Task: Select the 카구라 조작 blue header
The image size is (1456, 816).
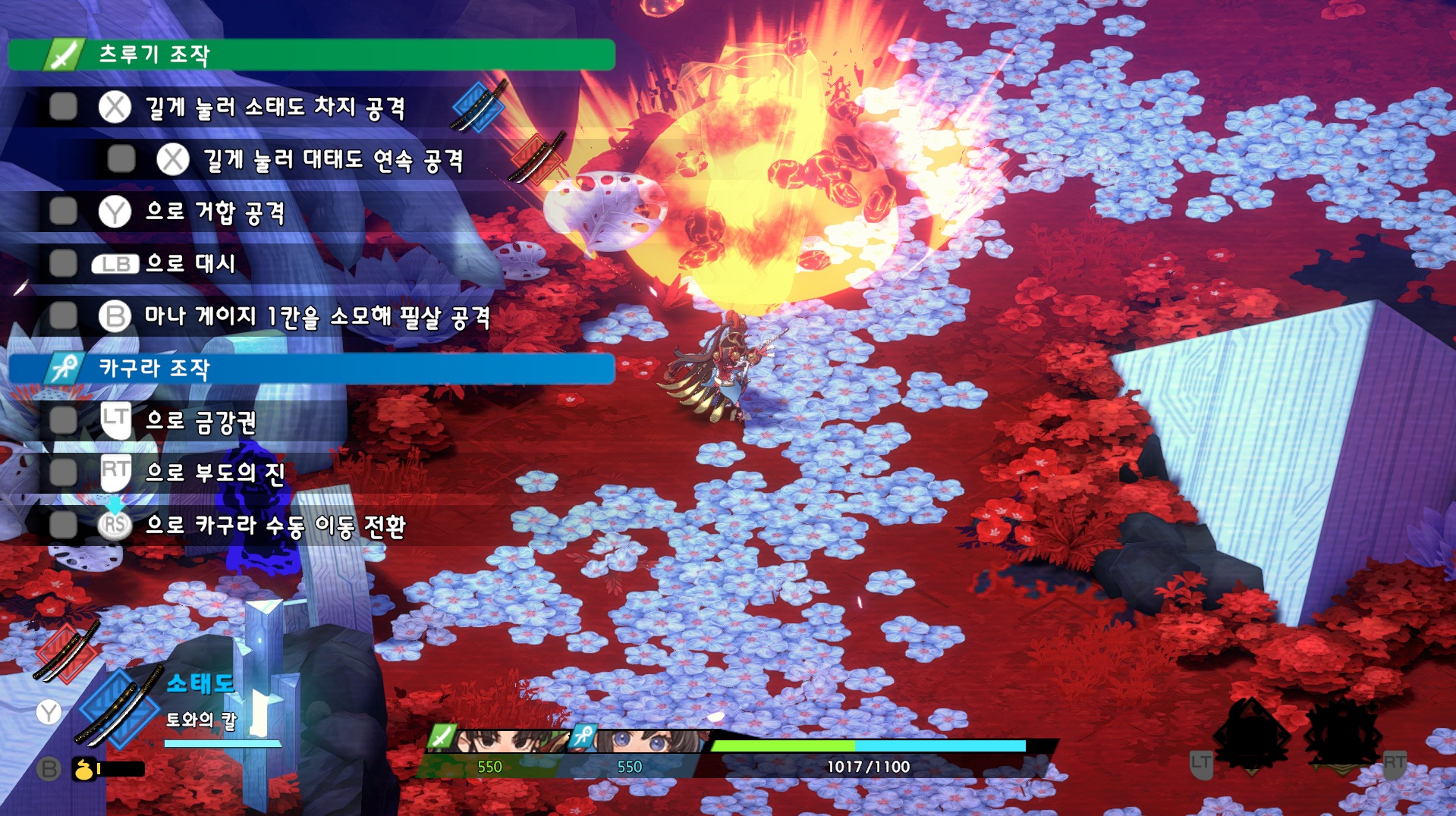Action: coord(311,369)
